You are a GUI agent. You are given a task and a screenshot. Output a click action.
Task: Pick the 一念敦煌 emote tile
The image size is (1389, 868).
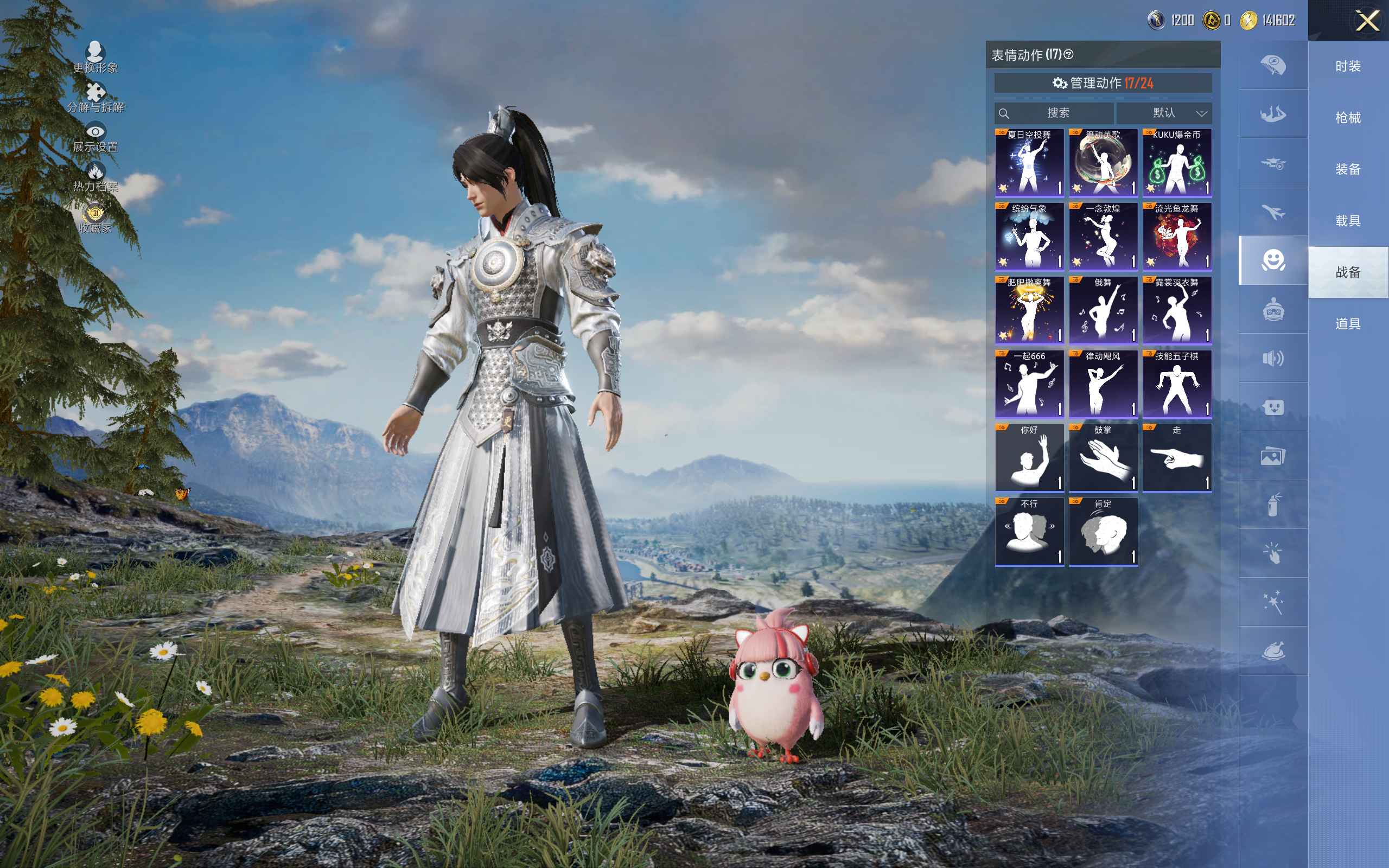[x=1103, y=236]
